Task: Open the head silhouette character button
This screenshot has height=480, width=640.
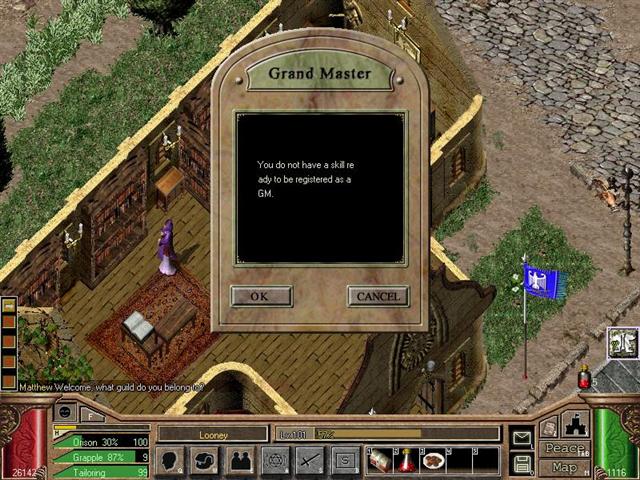Action: click(x=171, y=460)
